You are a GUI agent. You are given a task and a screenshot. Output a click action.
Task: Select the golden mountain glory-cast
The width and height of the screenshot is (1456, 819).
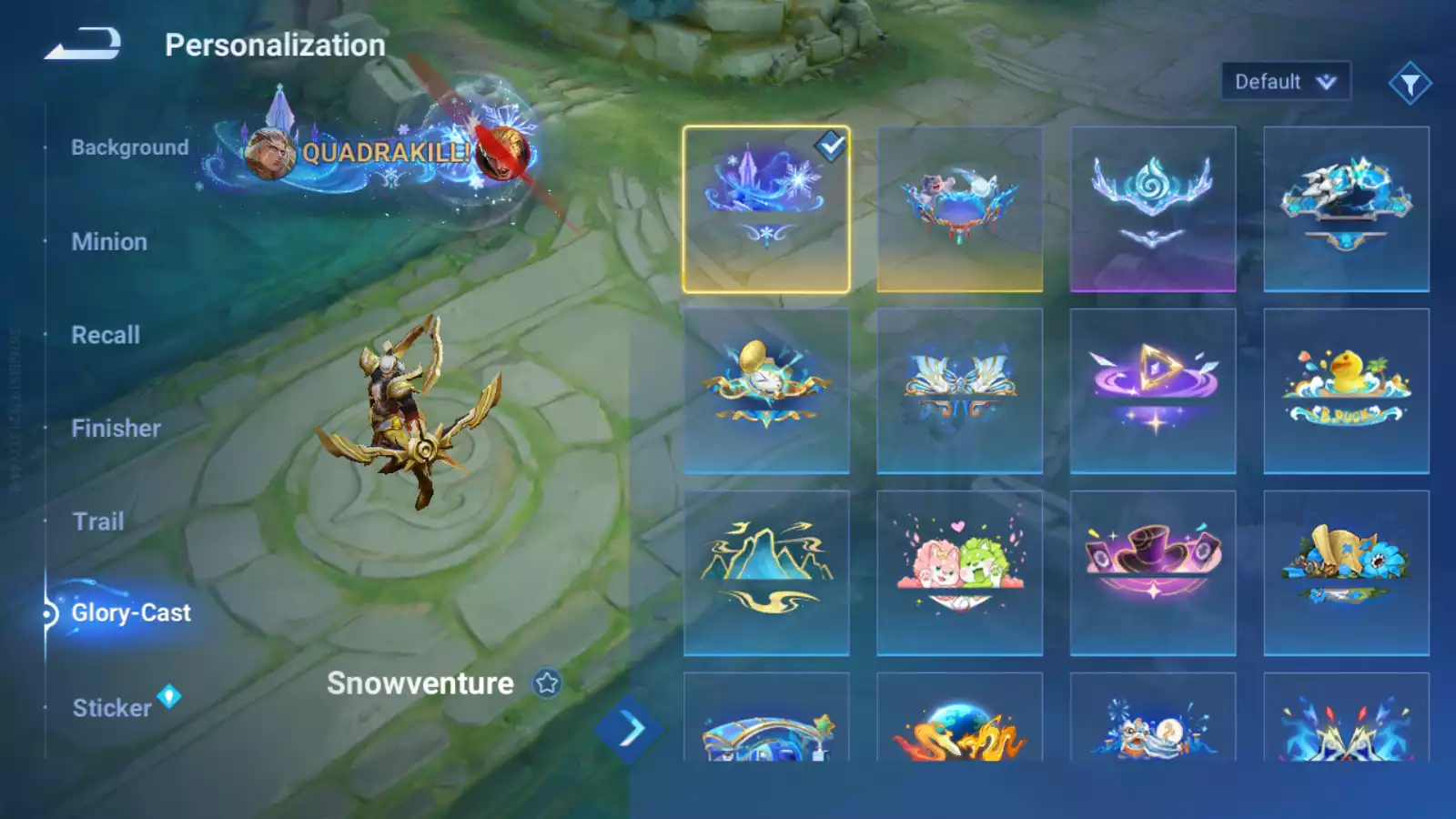pyautogui.click(x=766, y=573)
